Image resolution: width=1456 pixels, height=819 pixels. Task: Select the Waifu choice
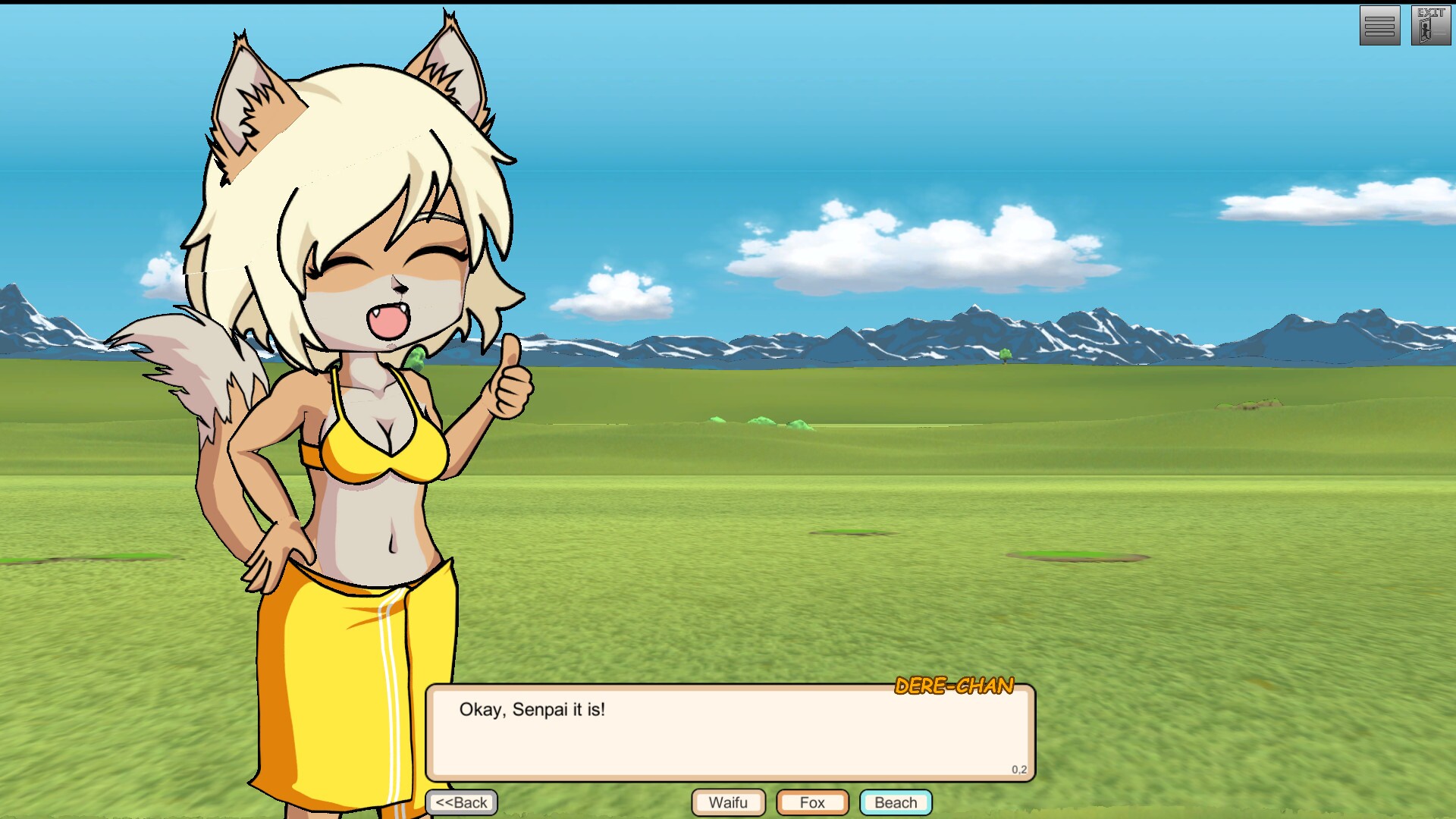pos(727,802)
